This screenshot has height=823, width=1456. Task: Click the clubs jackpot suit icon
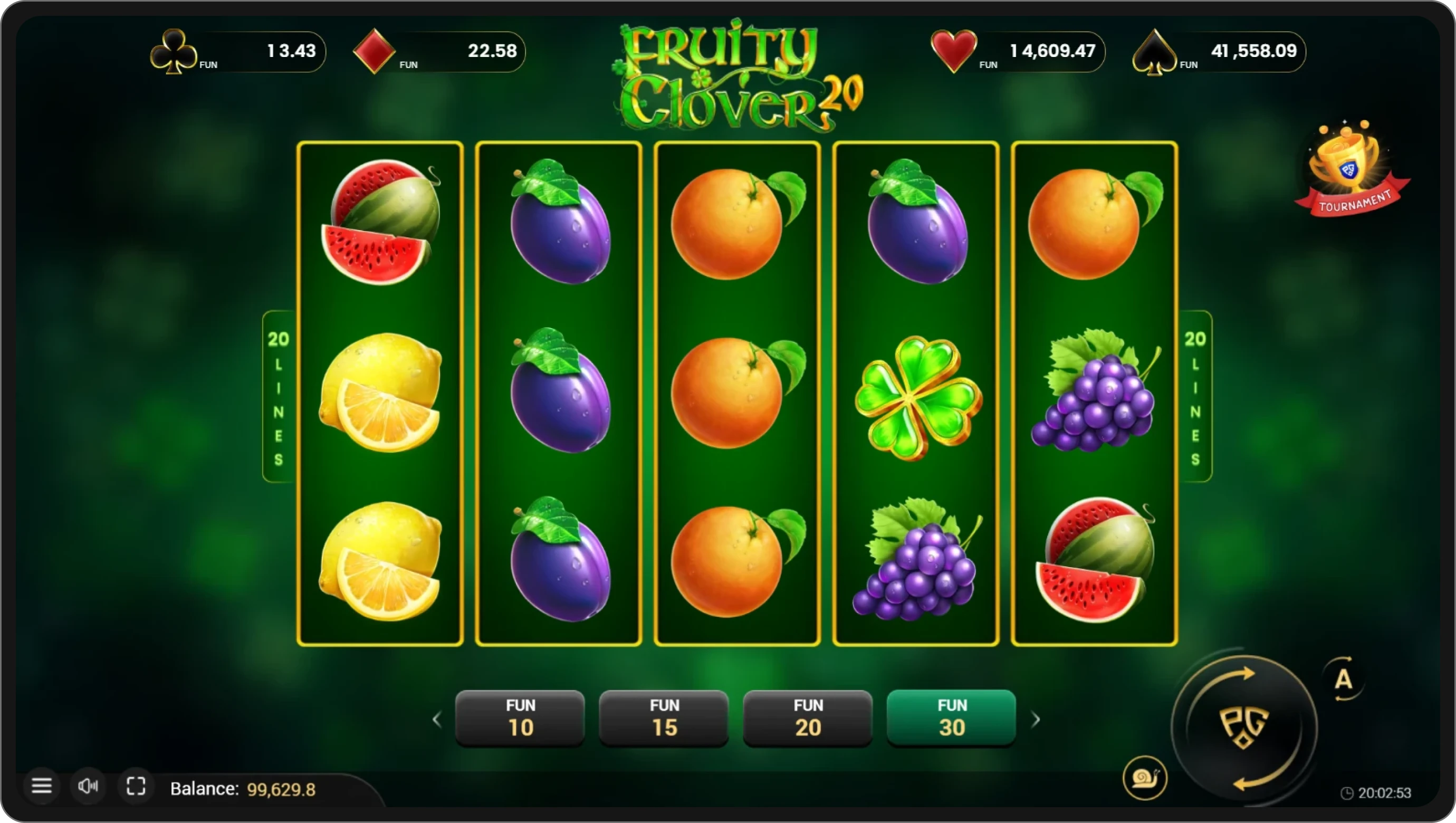coord(175,52)
